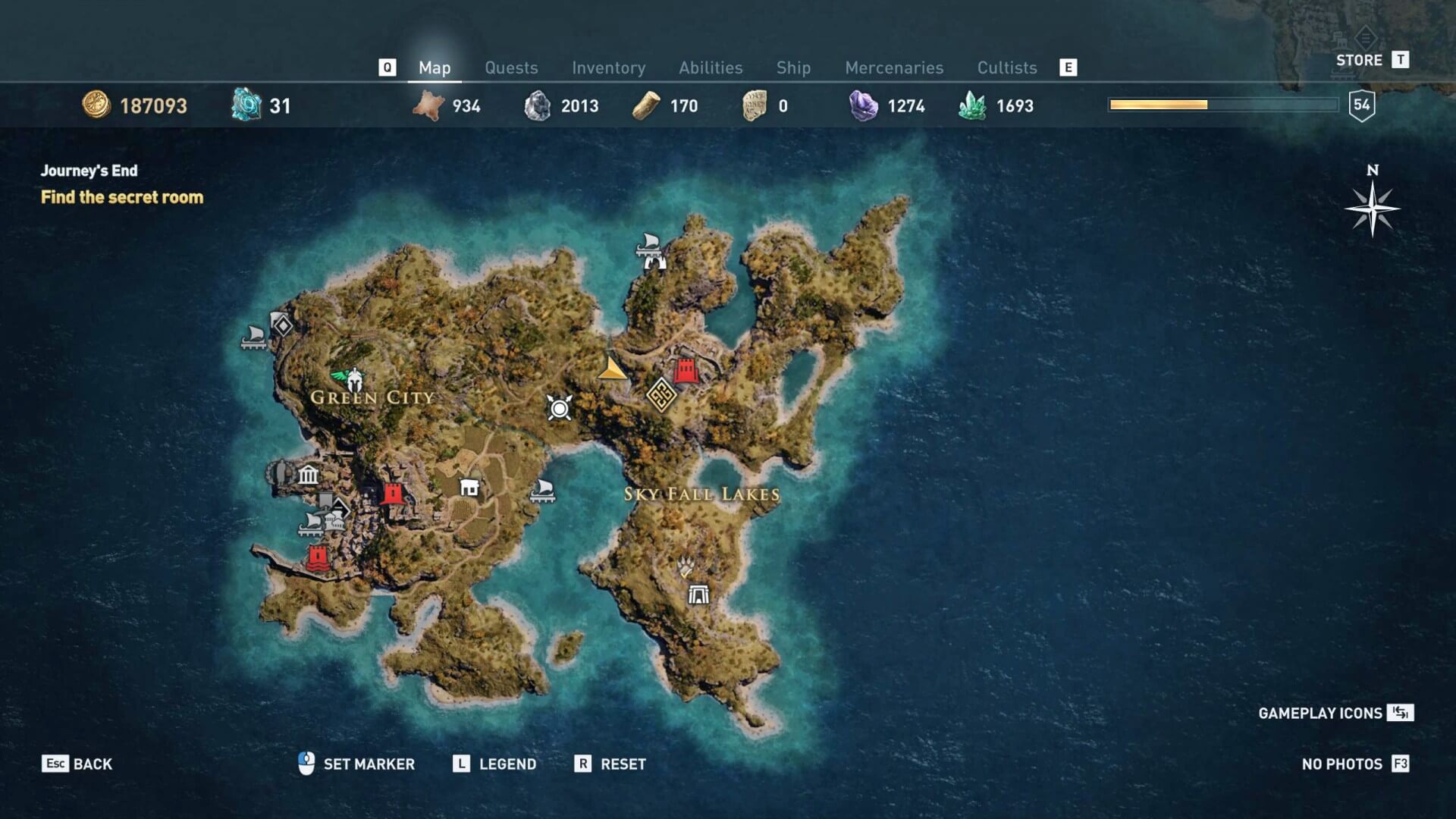Reset the map view

(x=610, y=764)
